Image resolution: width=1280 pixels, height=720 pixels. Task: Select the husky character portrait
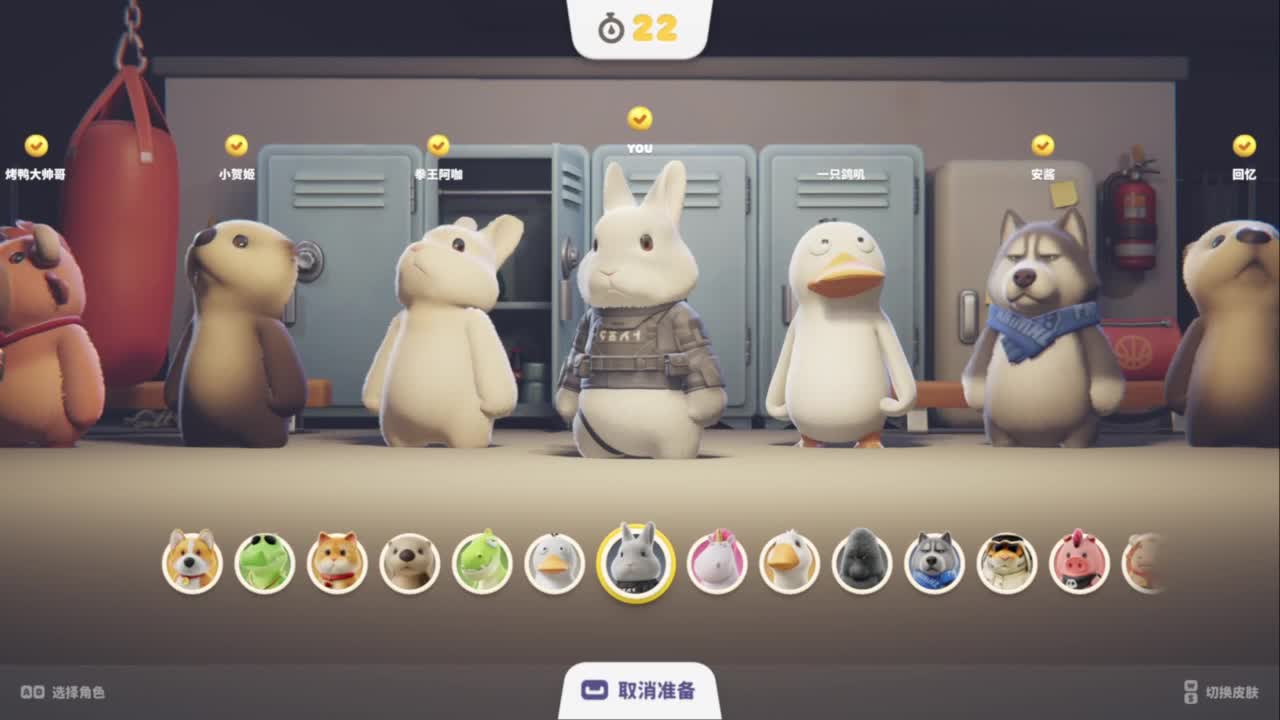pyautogui.click(x=931, y=563)
